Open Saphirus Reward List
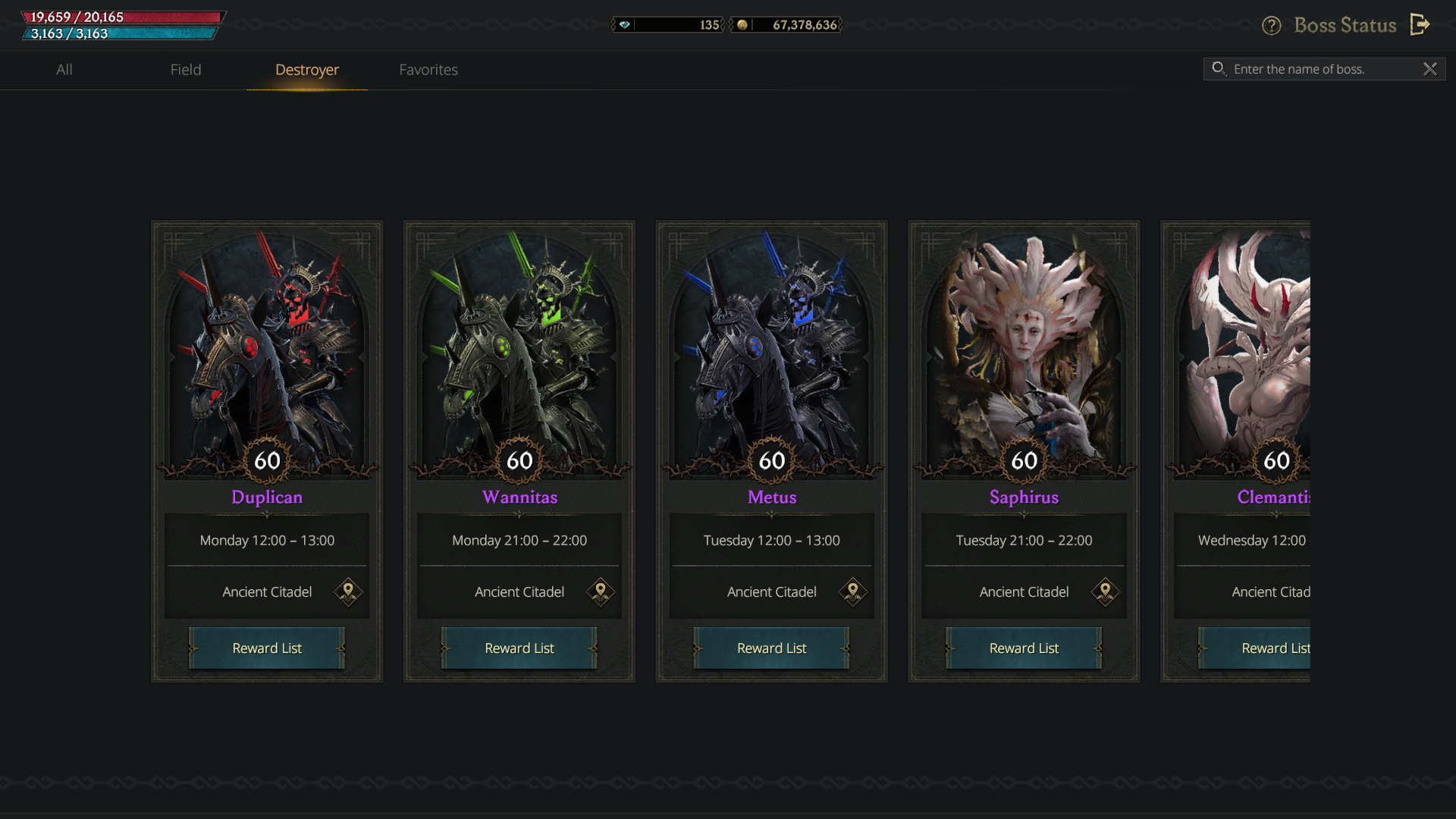Viewport: 1456px width, 819px height. (1024, 648)
